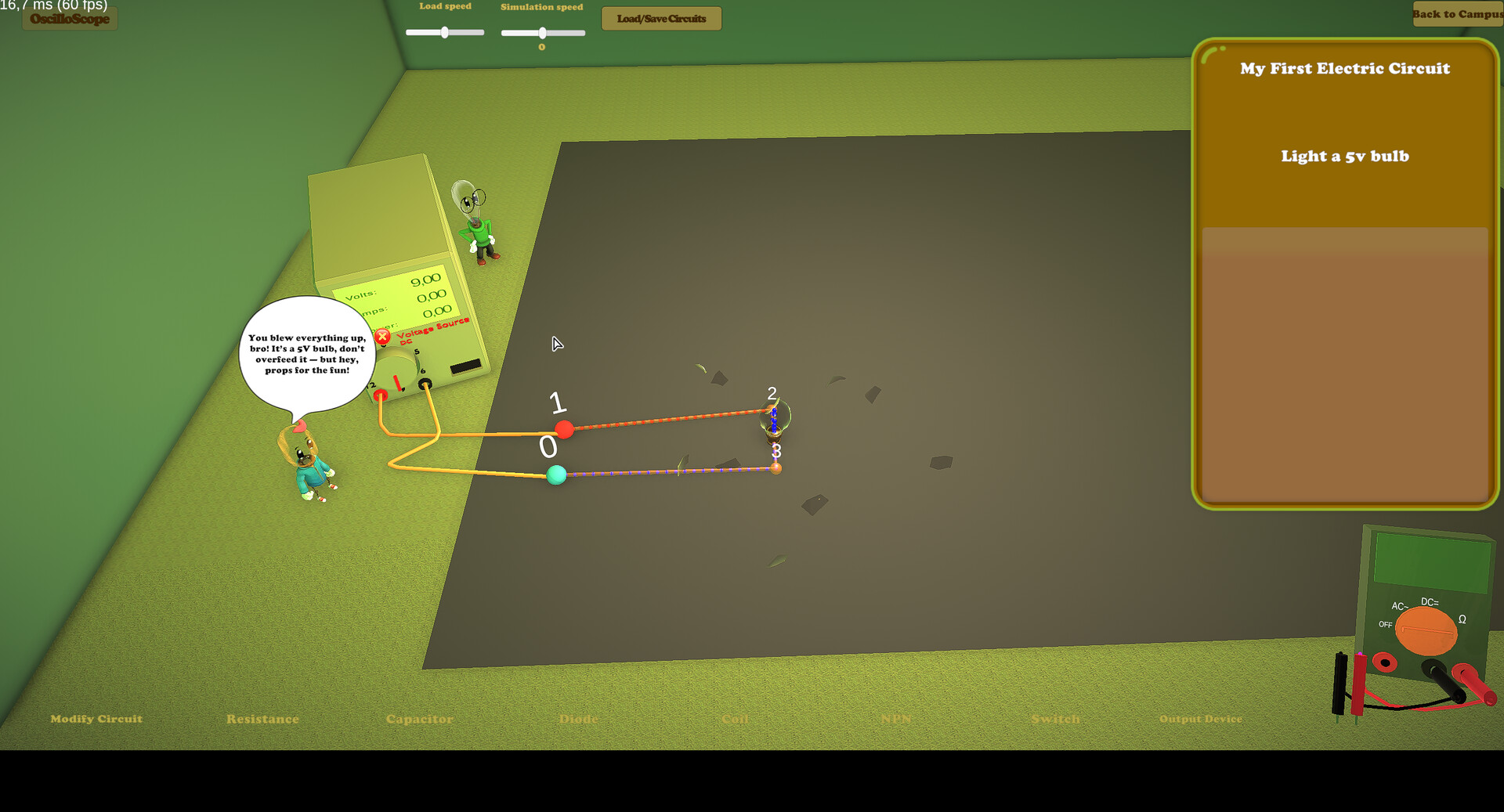
Task: Click the red connector node labeled 1
Action: coord(564,430)
